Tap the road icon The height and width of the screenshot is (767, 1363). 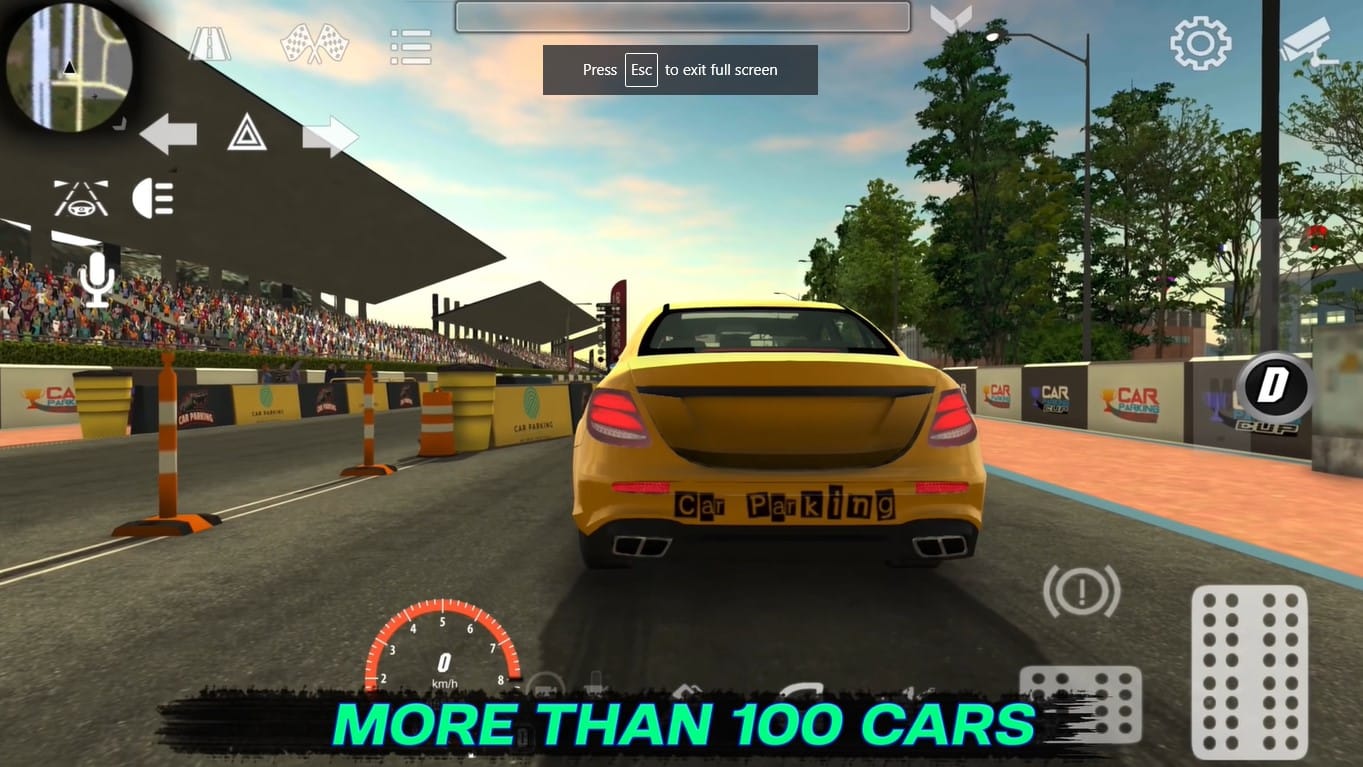(x=210, y=45)
